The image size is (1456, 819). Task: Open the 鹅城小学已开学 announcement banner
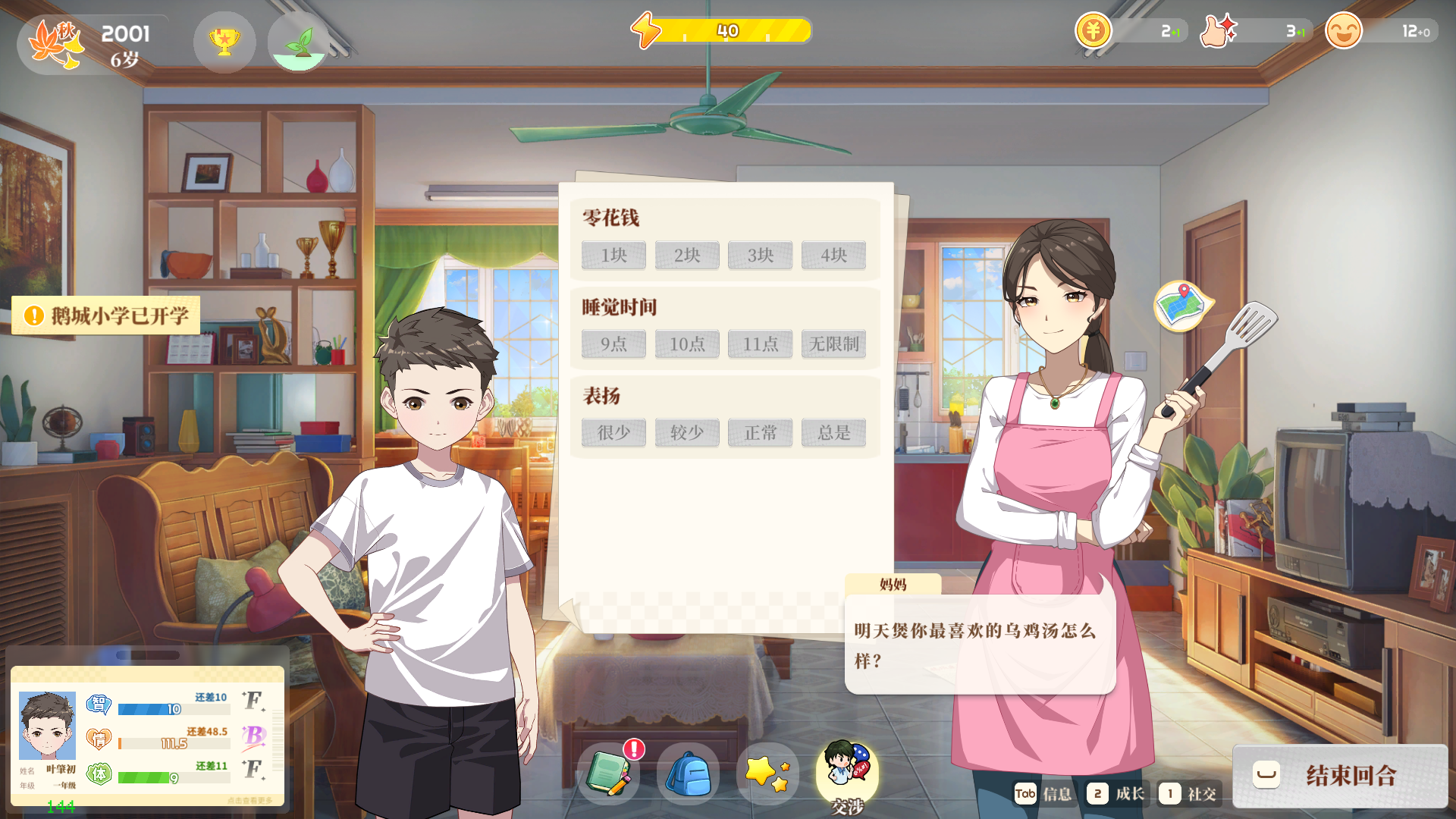point(105,315)
